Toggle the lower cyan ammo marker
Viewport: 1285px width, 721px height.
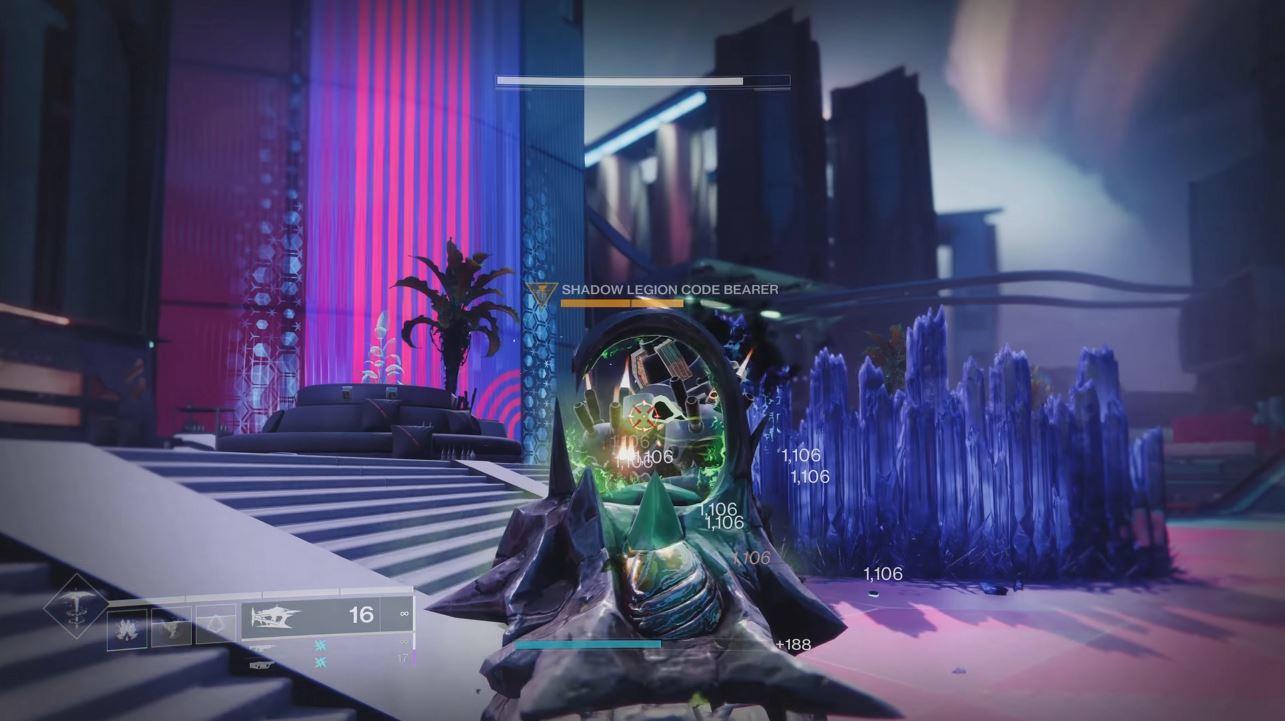[318, 662]
